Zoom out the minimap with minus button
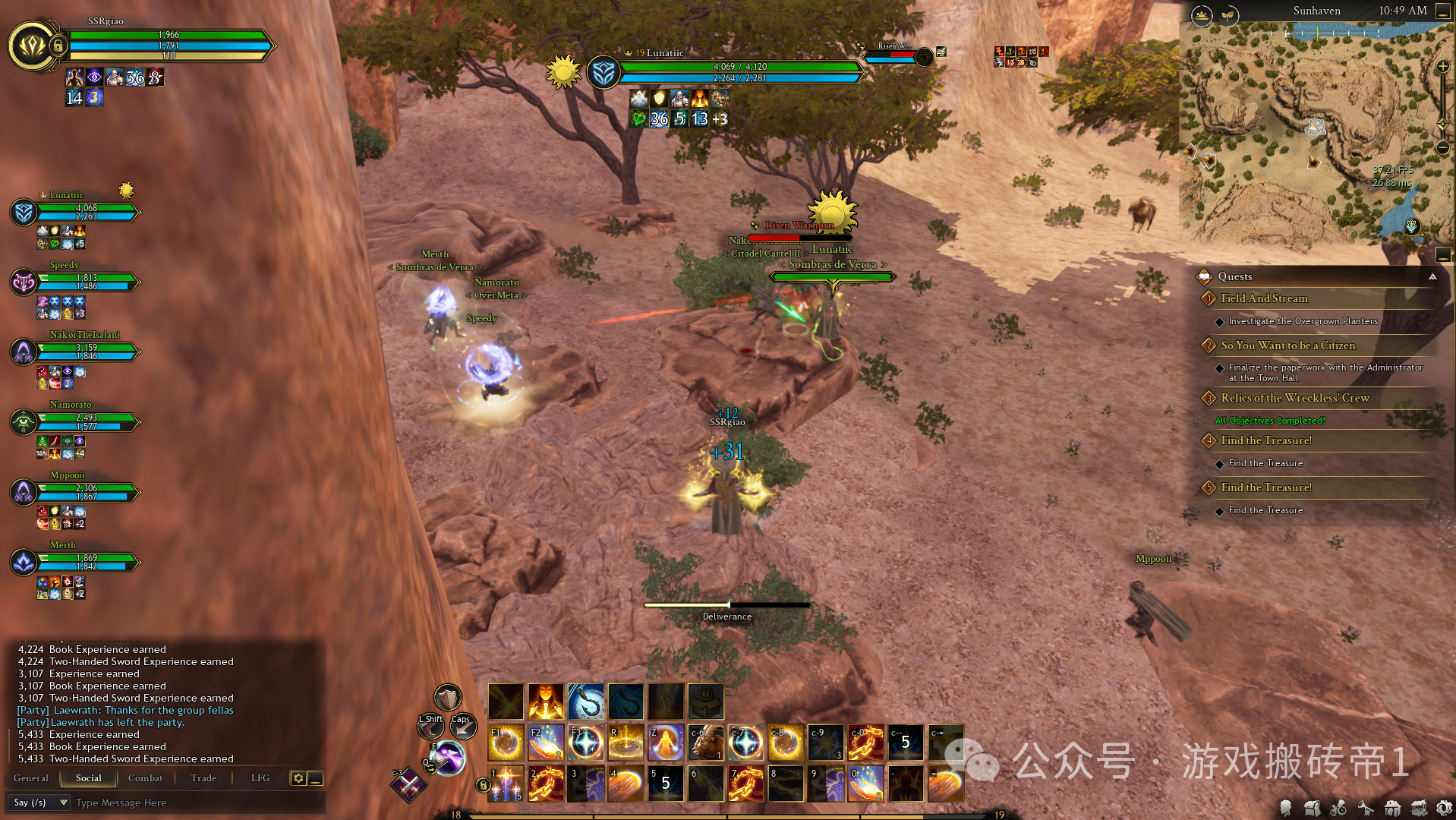This screenshot has height=820, width=1456. point(1443,148)
